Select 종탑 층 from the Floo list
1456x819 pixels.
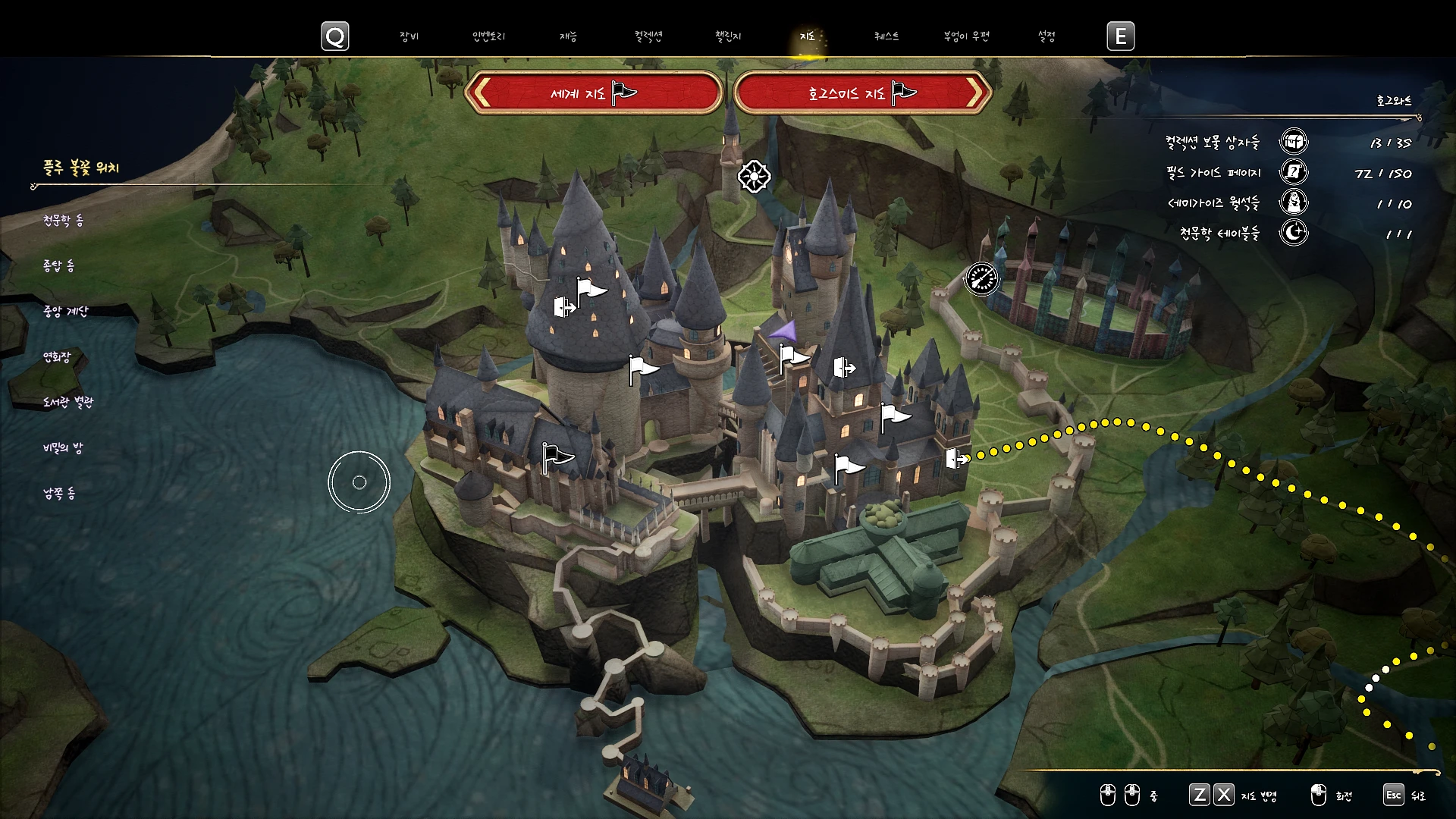pyautogui.click(x=58, y=266)
